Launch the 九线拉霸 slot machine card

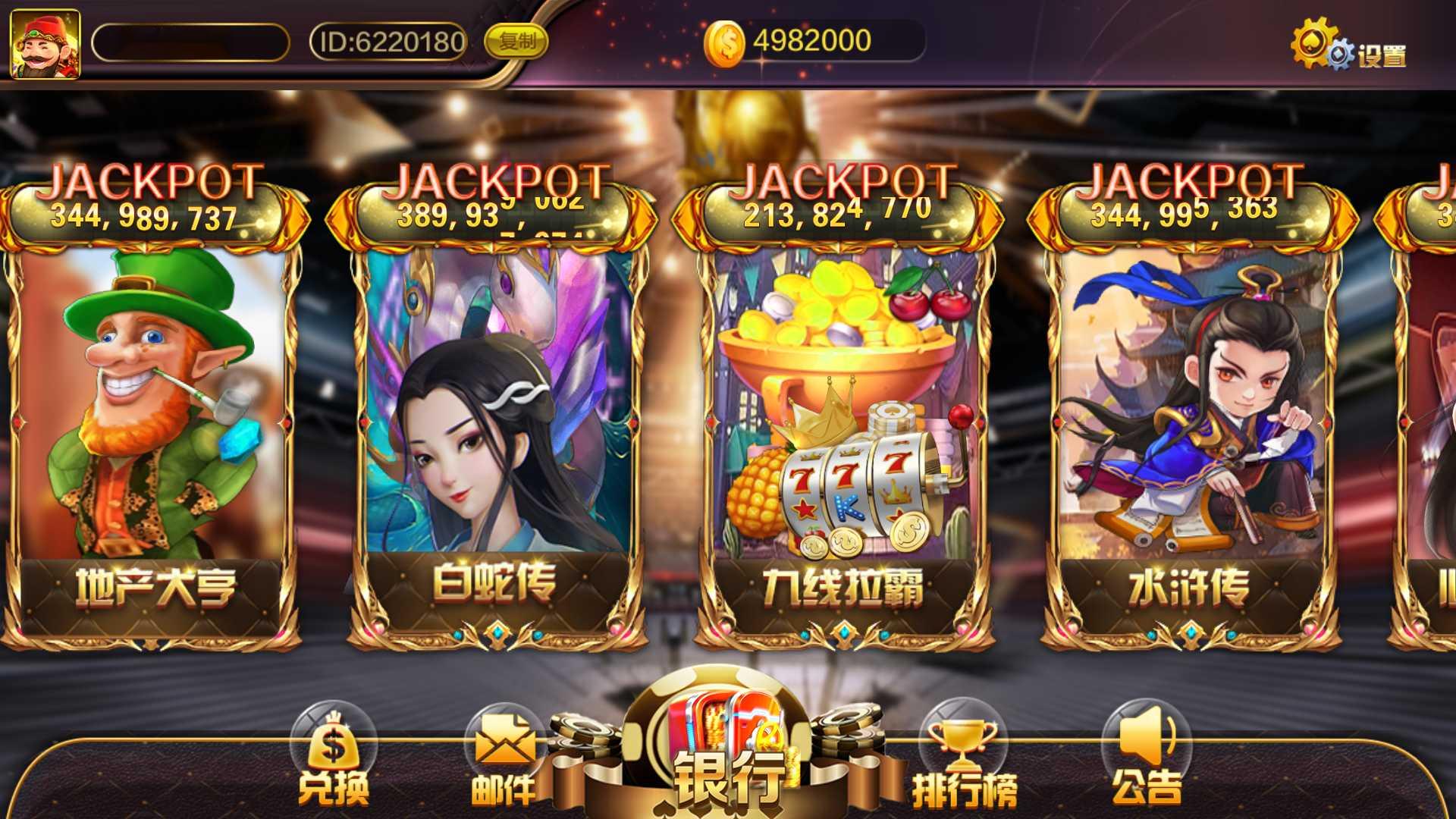[x=843, y=425]
